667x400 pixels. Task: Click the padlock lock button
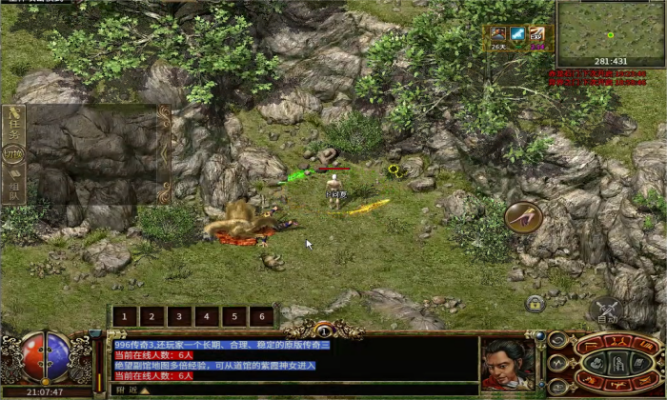click(535, 302)
